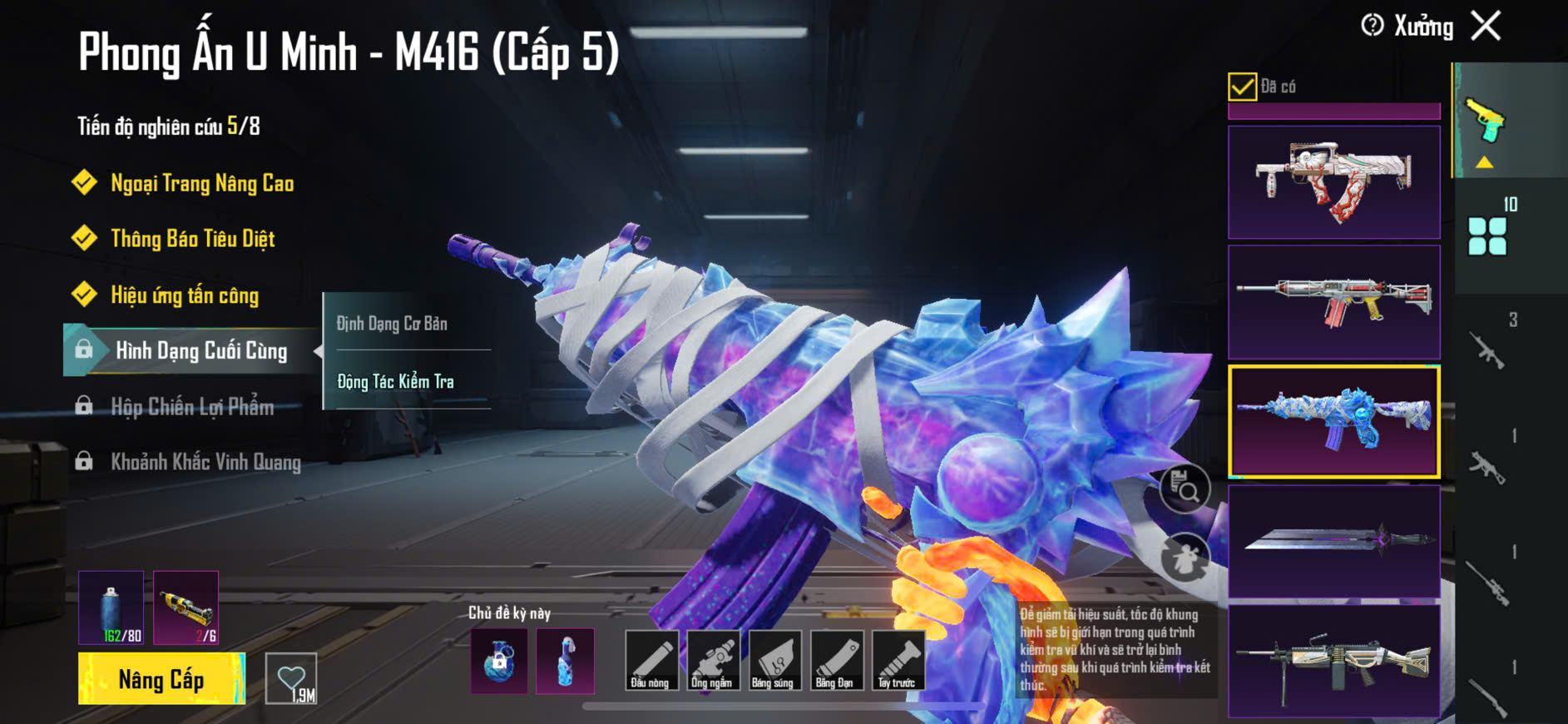Image resolution: width=1568 pixels, height=724 pixels.
Task: Select the white and red Groza skin thumbnail
Action: pos(1333,182)
